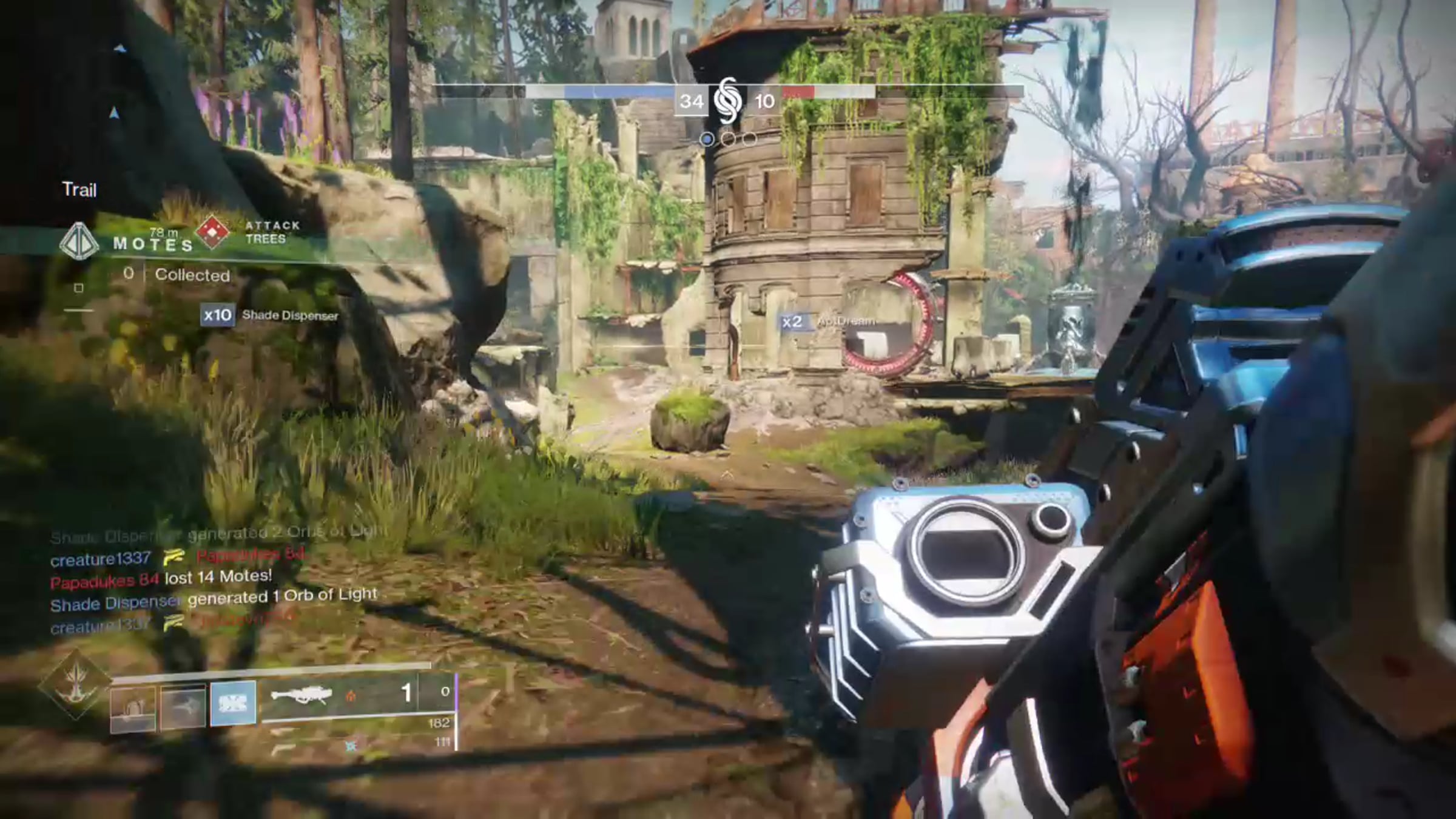
Task: Select the equipped grenade launcher weapon icon
Action: (302, 695)
